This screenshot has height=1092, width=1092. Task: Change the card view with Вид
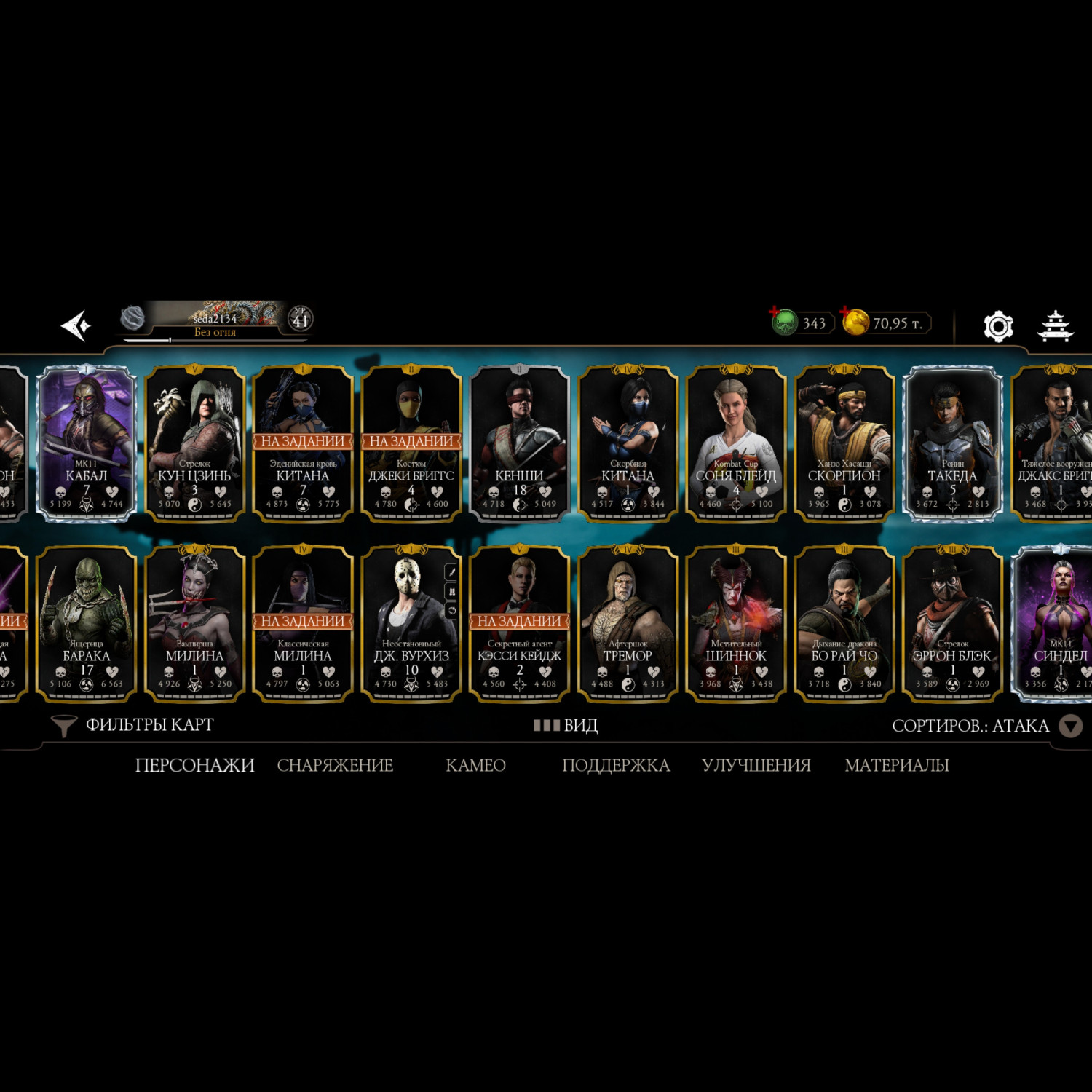tap(566, 725)
